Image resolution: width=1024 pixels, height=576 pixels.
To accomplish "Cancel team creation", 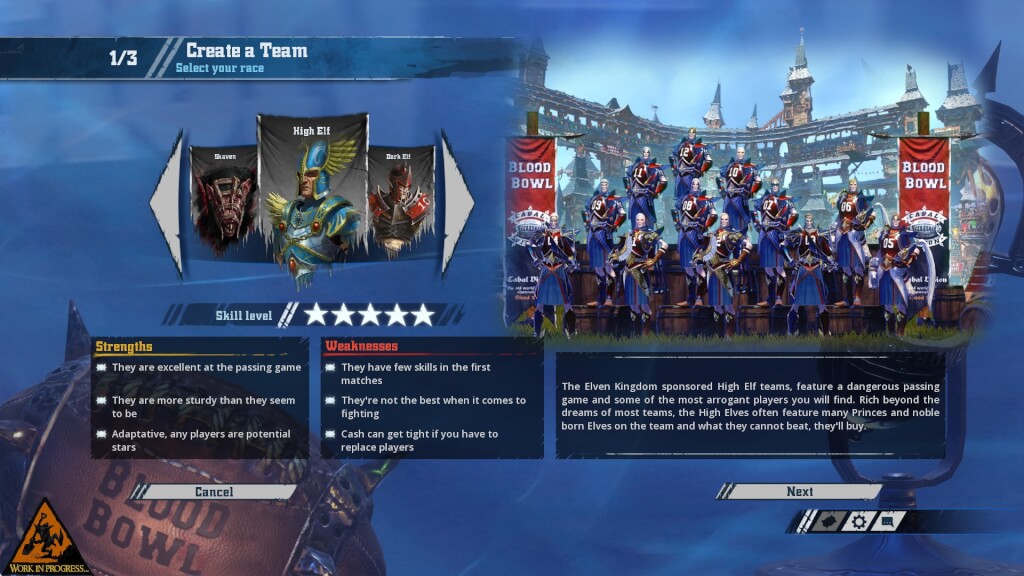I will click(214, 492).
